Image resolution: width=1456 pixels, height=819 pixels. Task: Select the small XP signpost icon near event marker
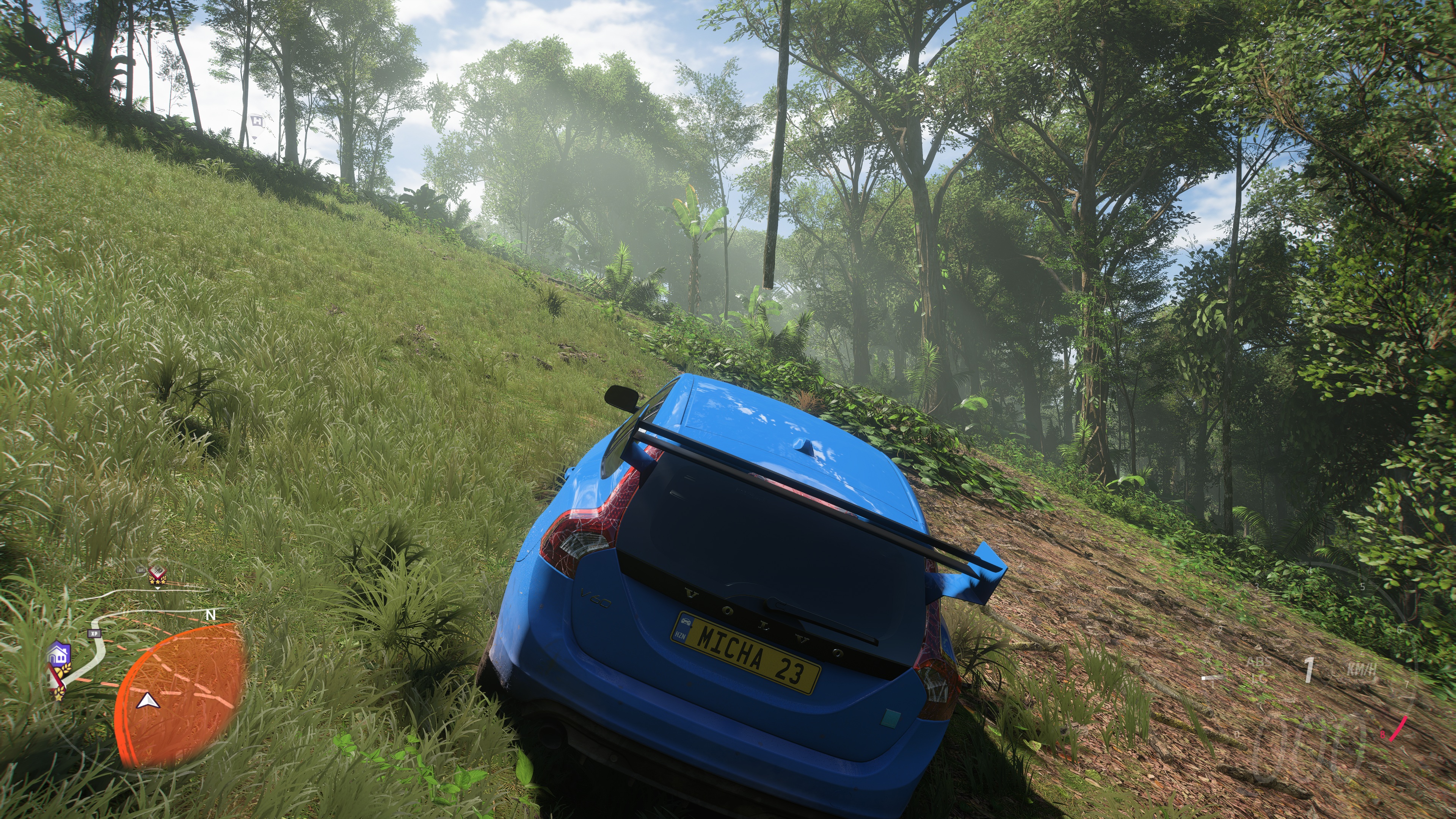(x=141, y=570)
